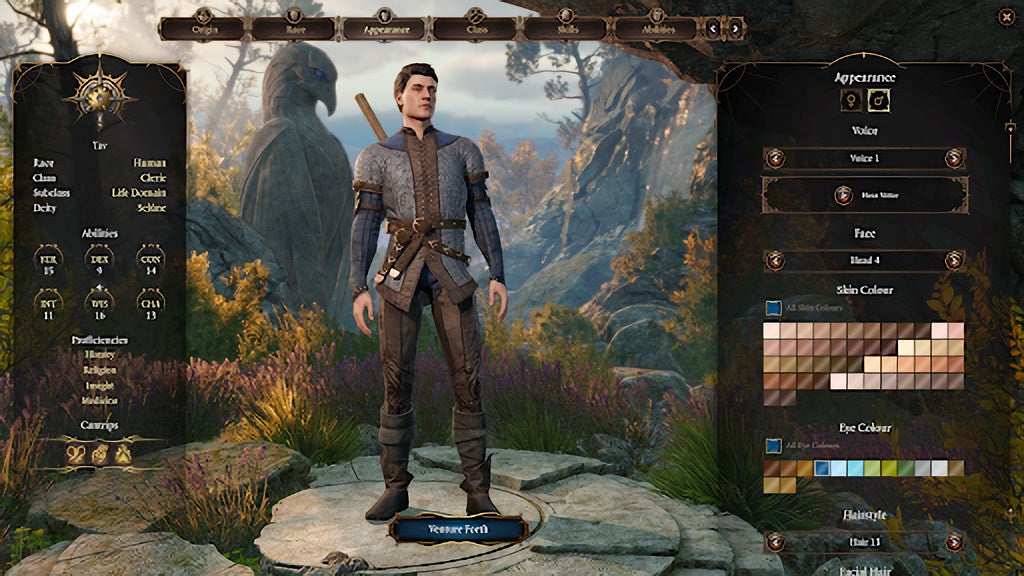
Task: Switch to the next voice option
Action: 954,158
